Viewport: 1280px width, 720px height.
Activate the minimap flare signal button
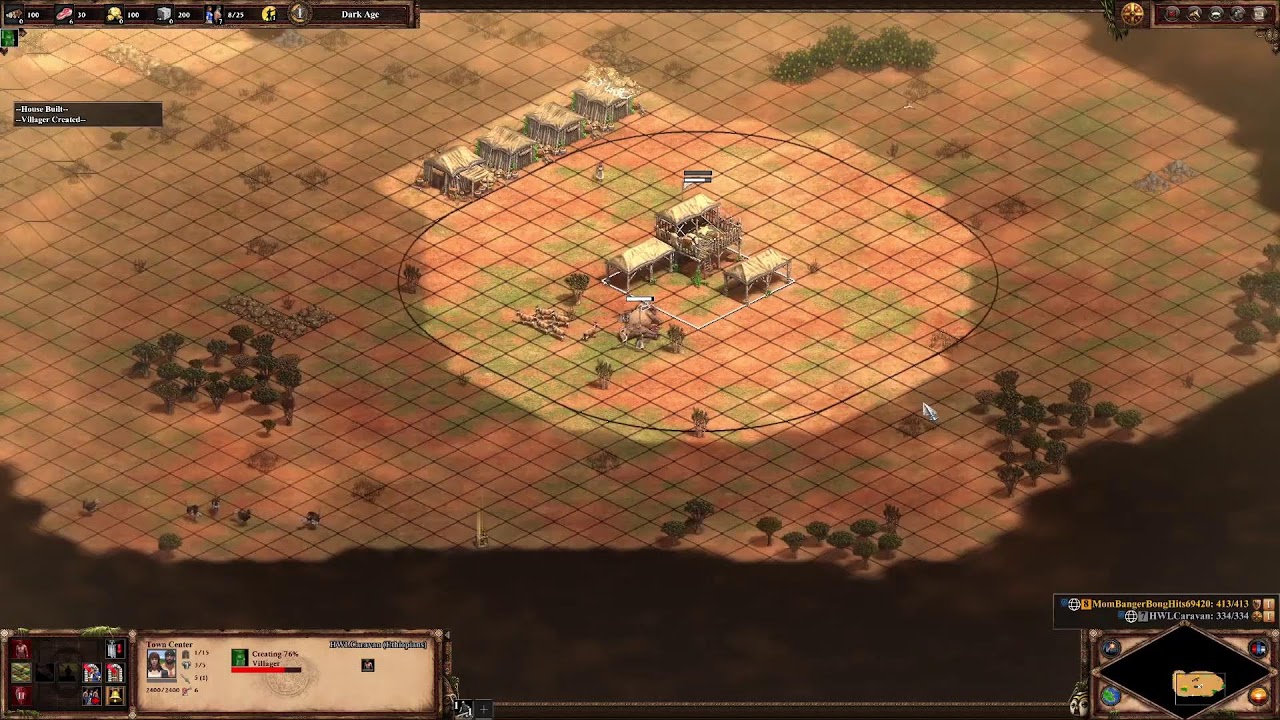[x=1111, y=648]
